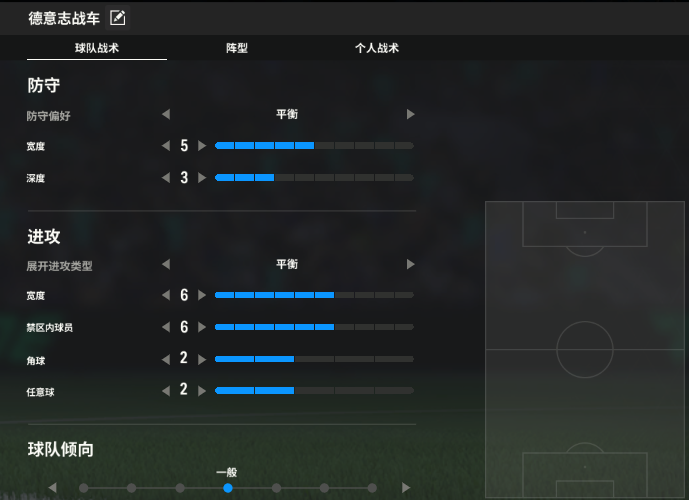This screenshot has height=500, width=689.
Task: Open the 个人战术 tab
Action: pos(377,48)
